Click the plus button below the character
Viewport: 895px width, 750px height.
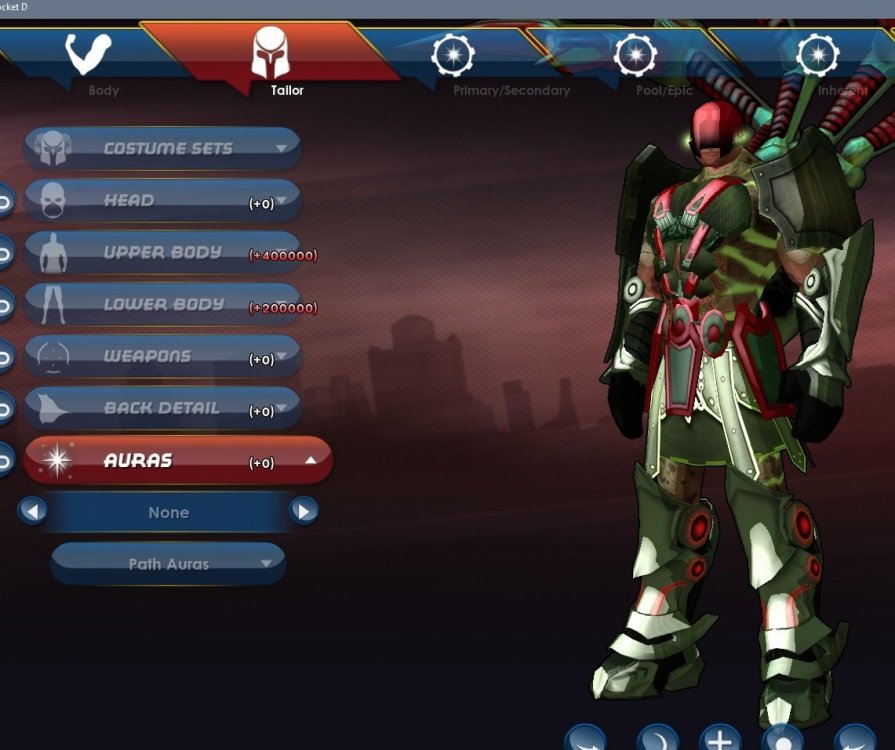pos(720,740)
